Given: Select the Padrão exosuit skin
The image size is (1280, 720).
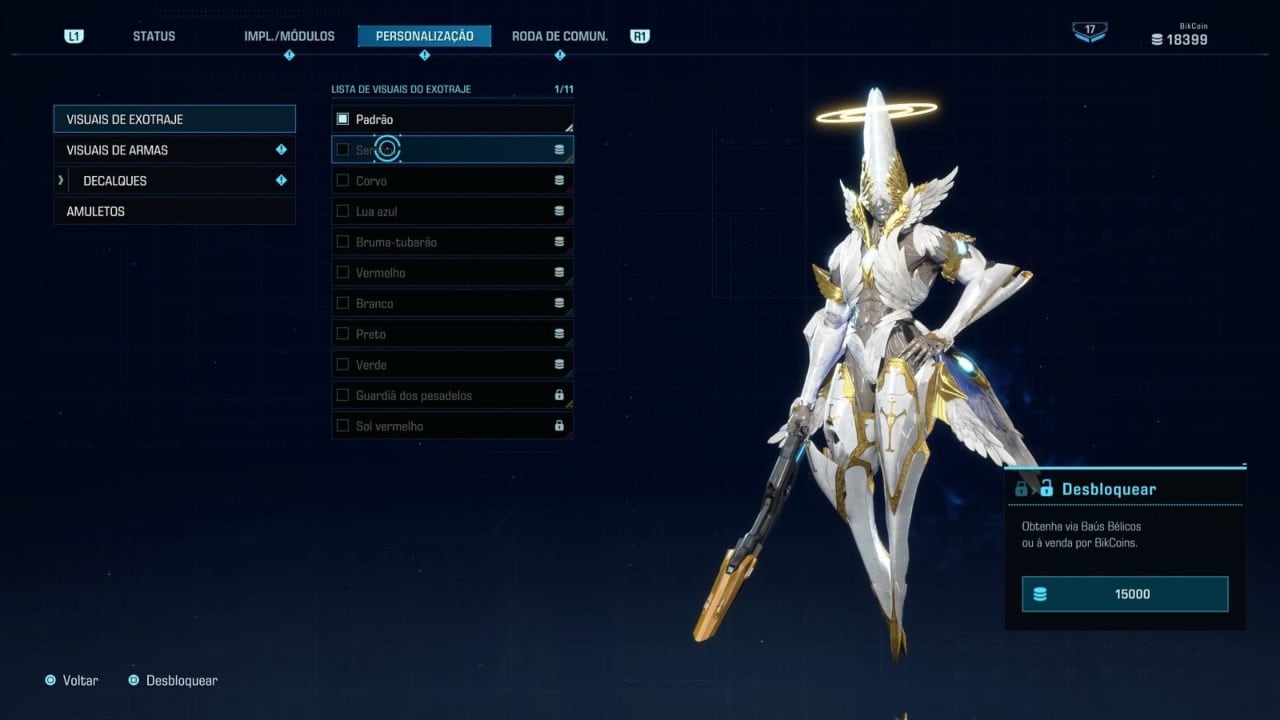Looking at the screenshot, I should tap(452, 119).
